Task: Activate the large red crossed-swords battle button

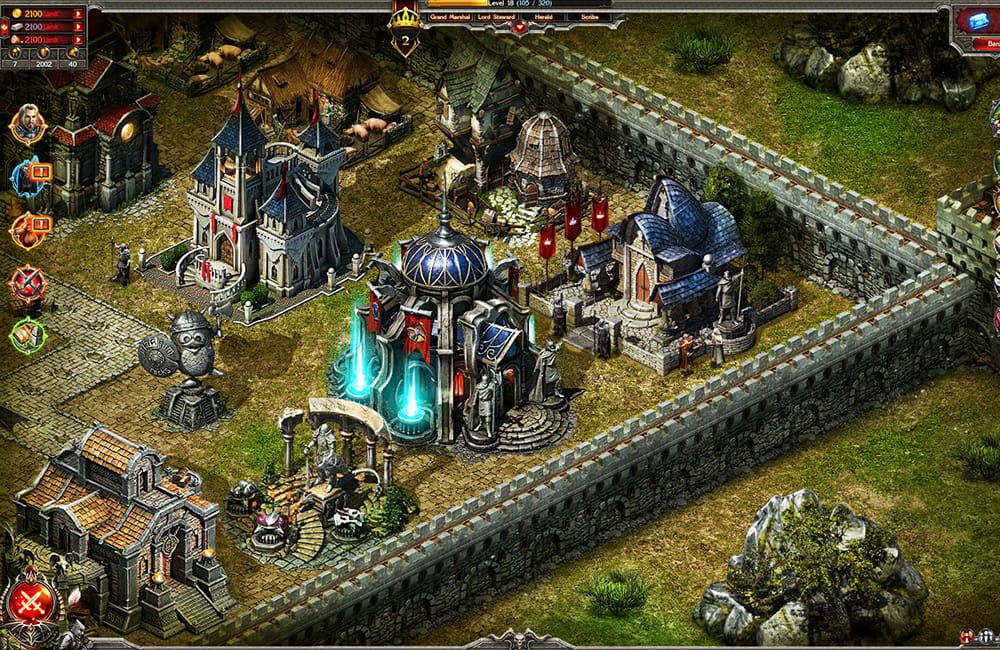Action: pos(29,602)
